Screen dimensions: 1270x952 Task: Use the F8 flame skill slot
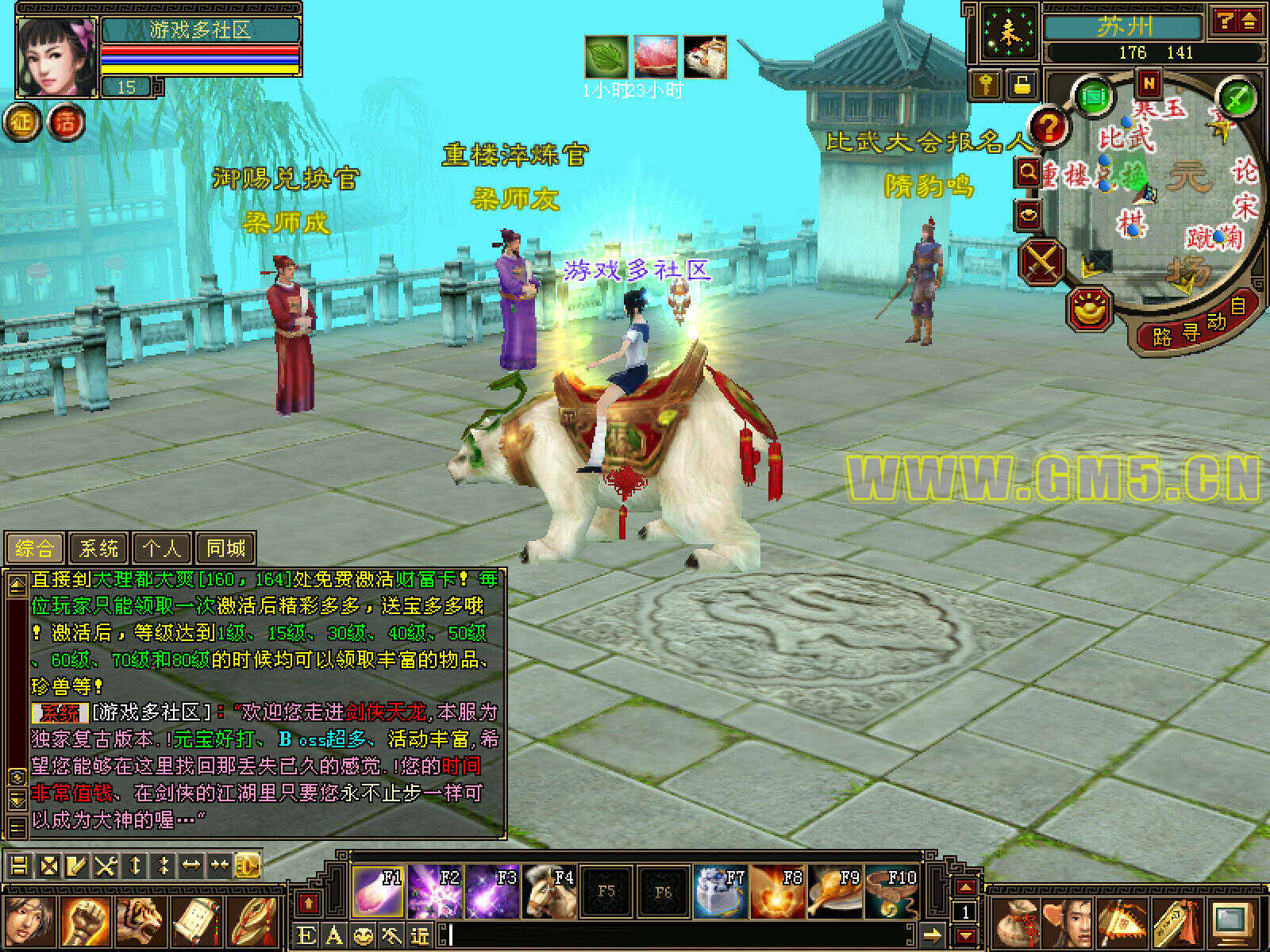778,892
